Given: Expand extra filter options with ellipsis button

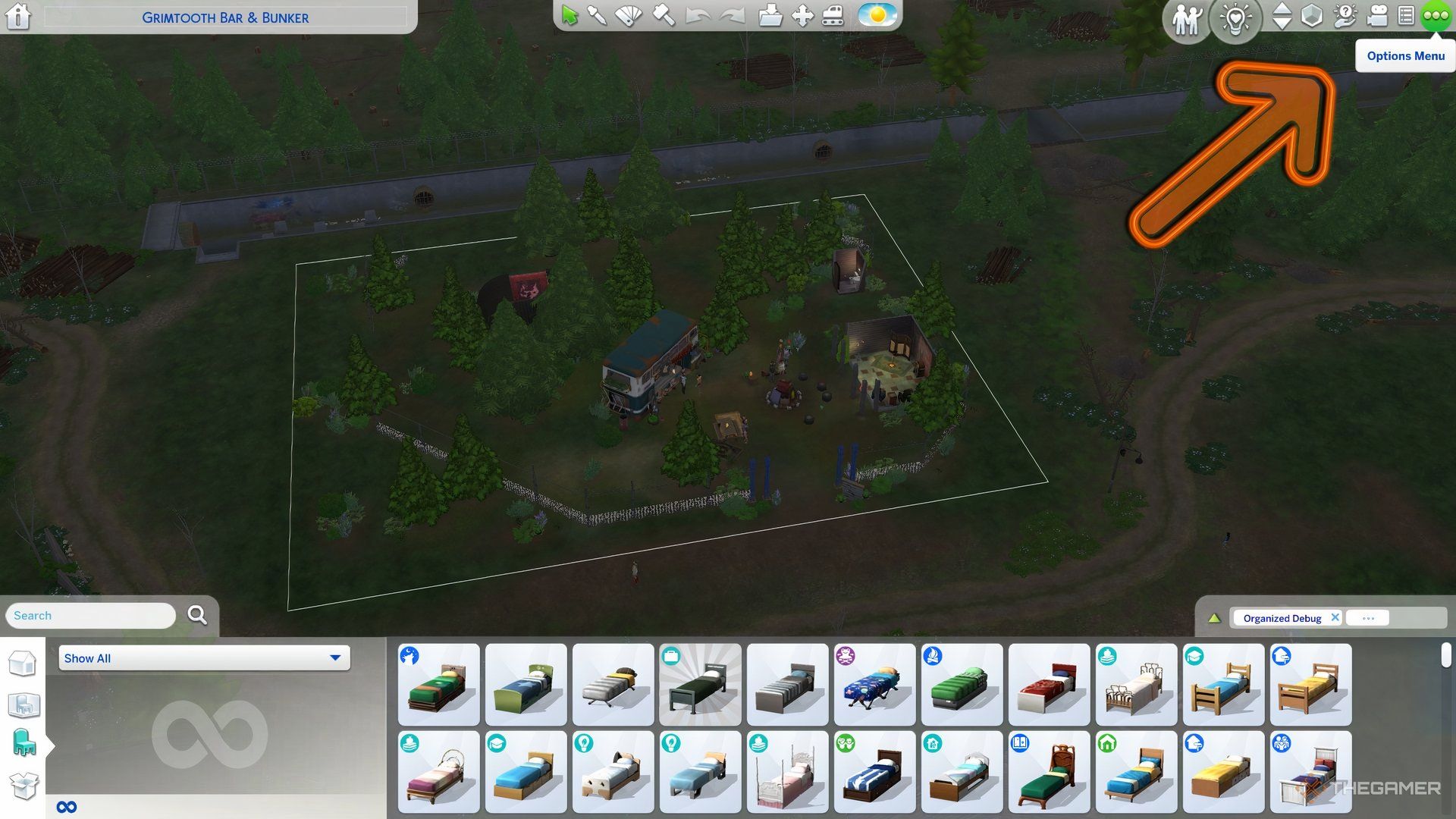Looking at the screenshot, I should 1367,617.
